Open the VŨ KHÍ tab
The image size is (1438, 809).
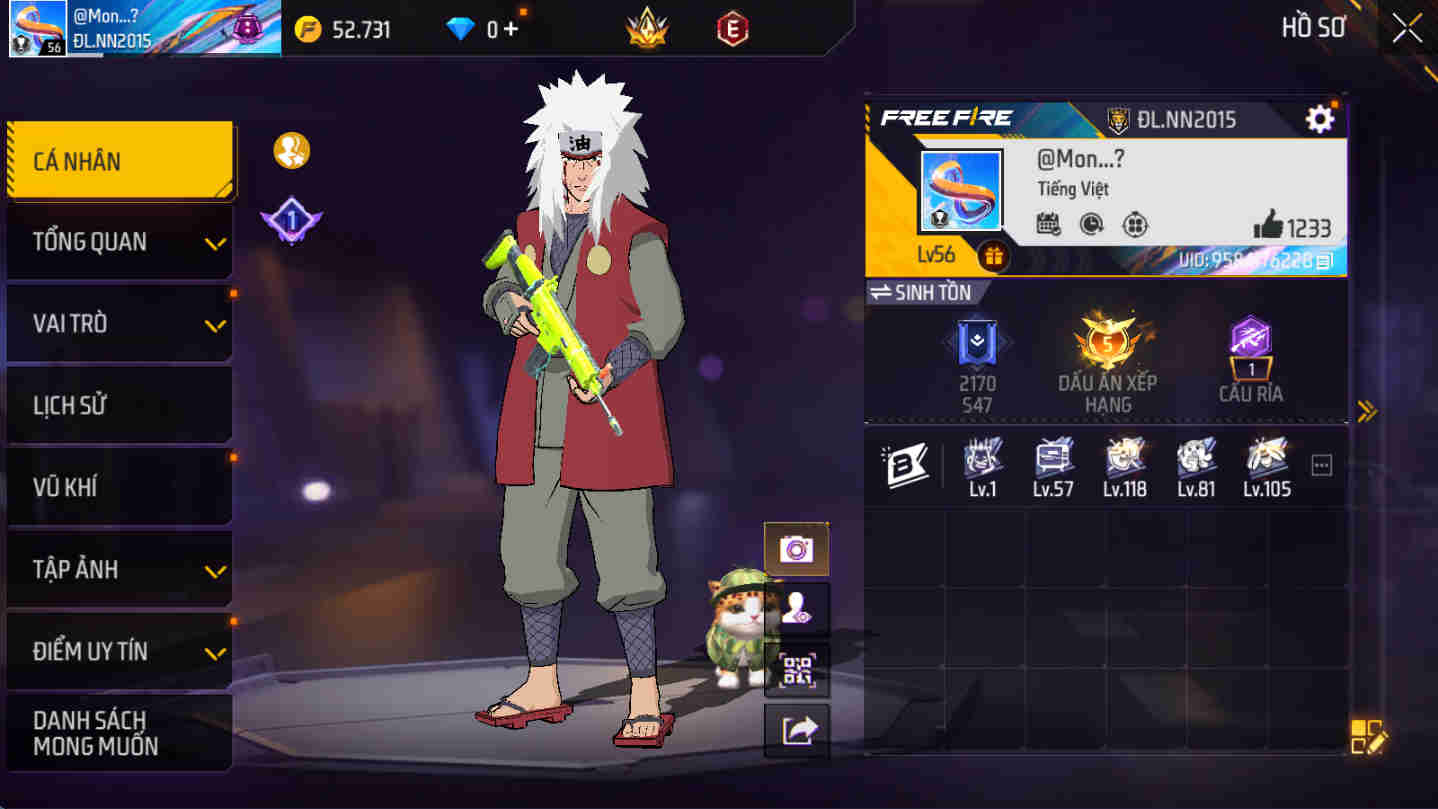pyautogui.click(x=119, y=486)
